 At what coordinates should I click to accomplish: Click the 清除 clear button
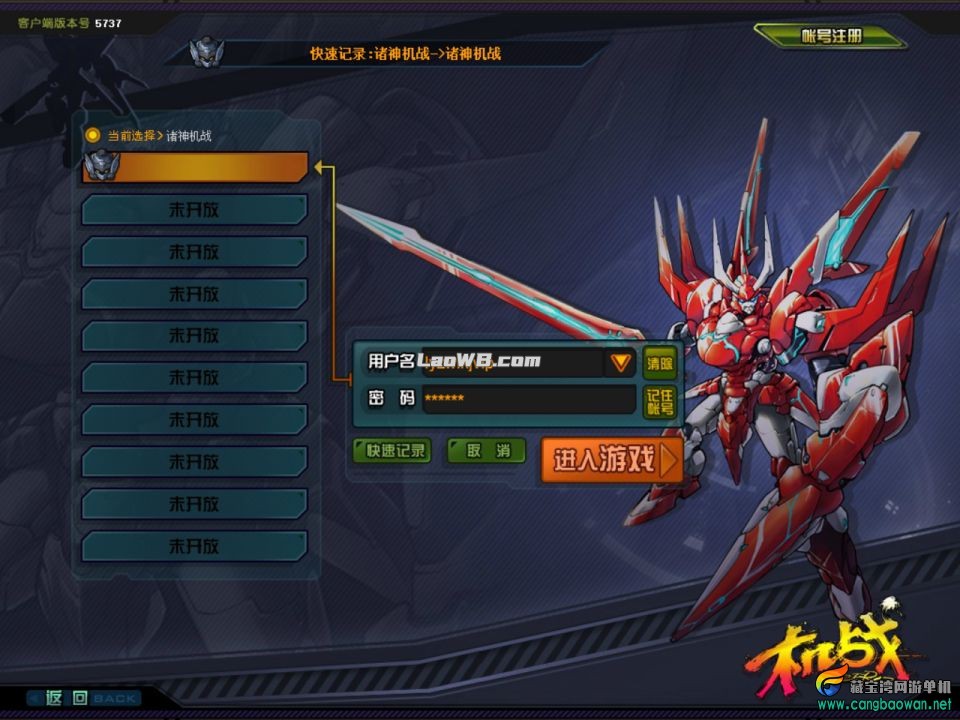point(659,362)
